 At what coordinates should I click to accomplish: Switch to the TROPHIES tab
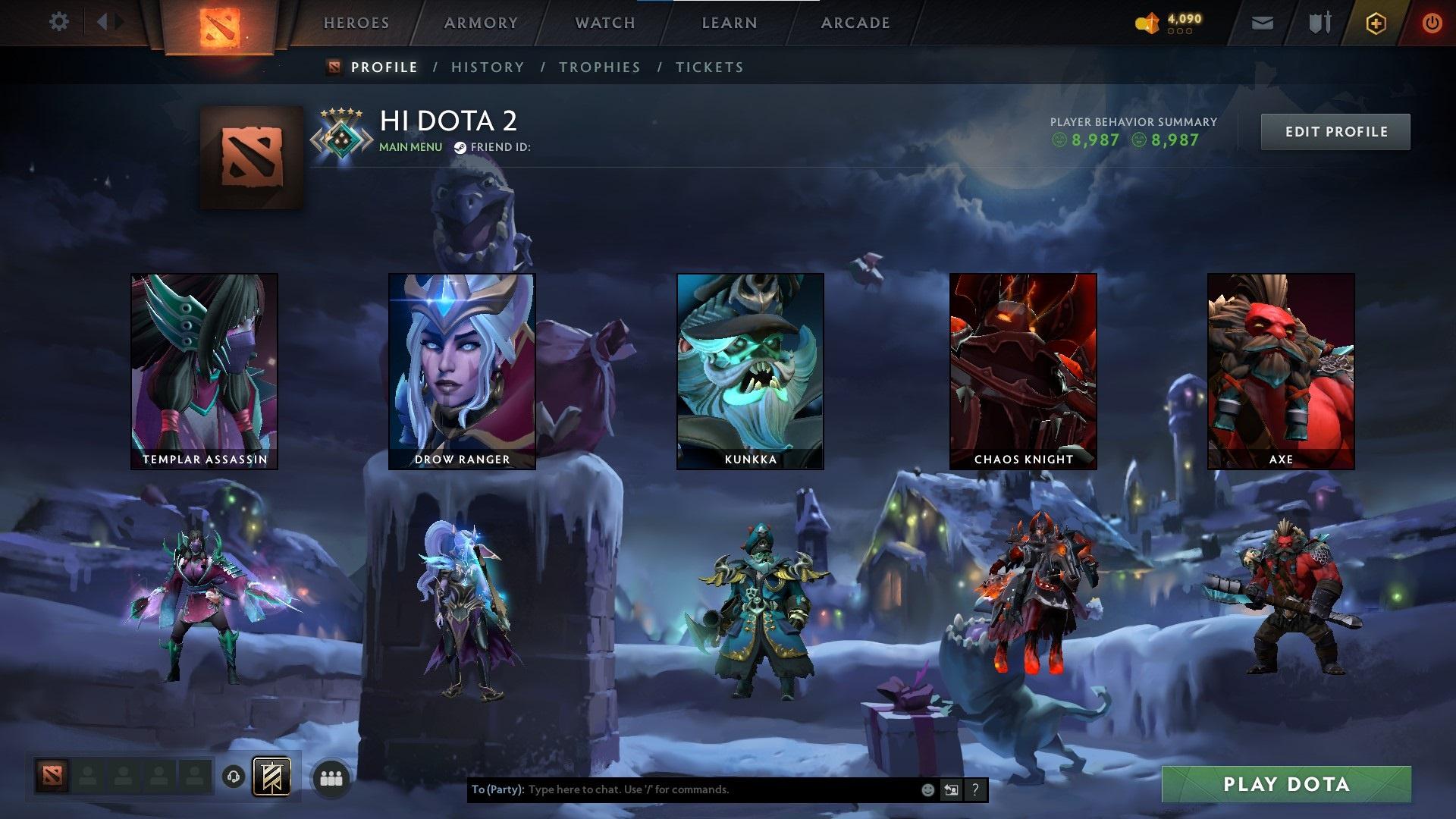pyautogui.click(x=600, y=67)
